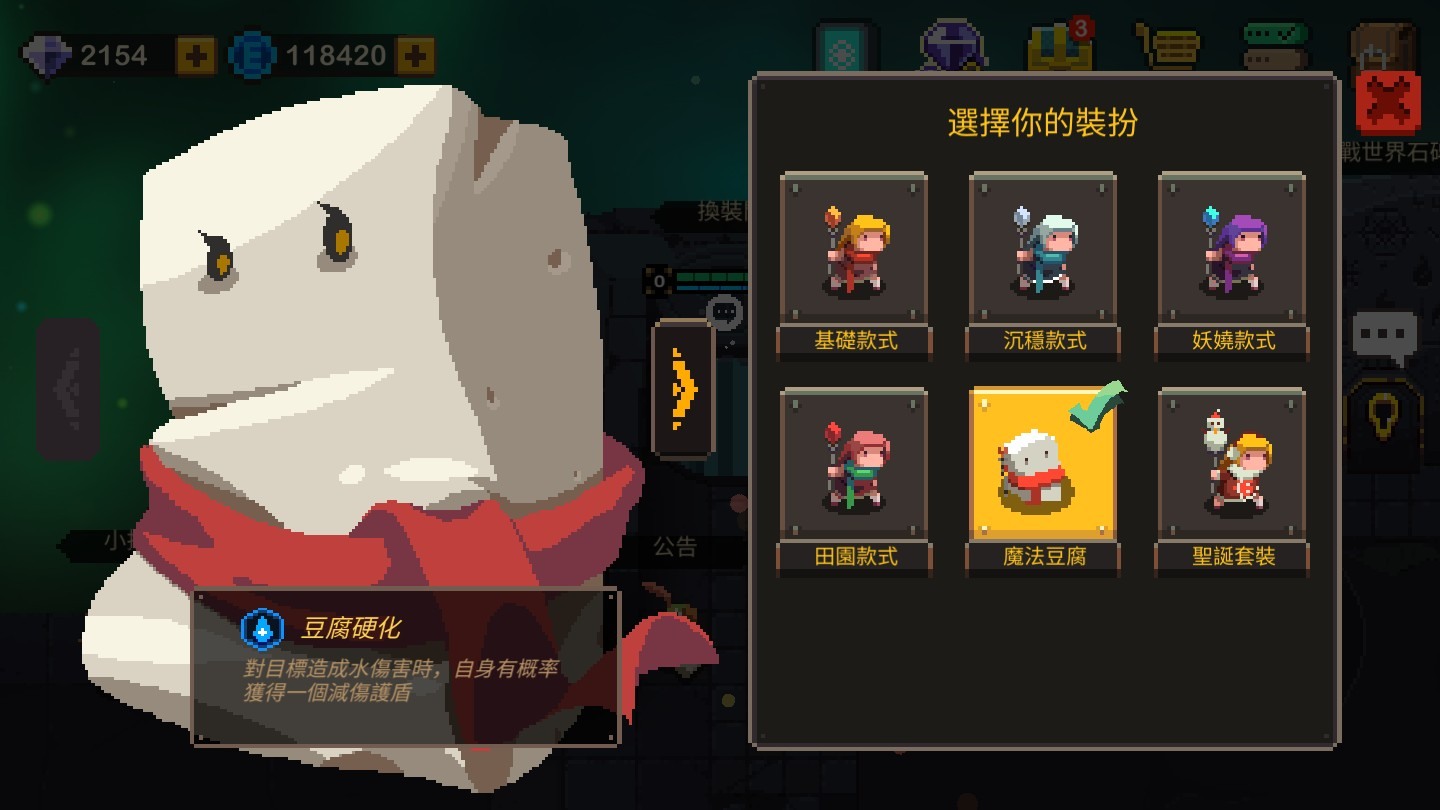Open the shopping cart icon

(1167, 42)
